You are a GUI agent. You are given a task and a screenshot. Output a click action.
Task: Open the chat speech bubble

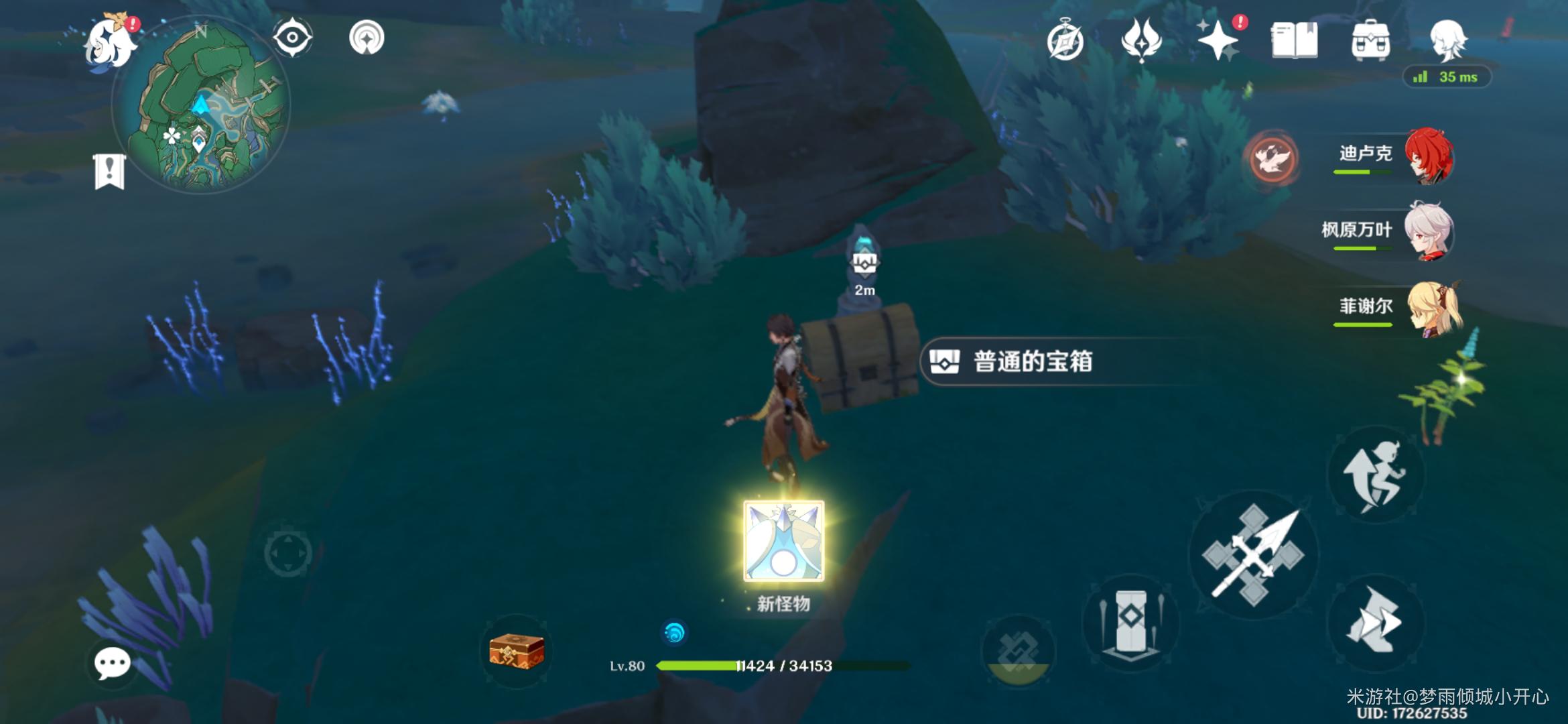tap(112, 664)
